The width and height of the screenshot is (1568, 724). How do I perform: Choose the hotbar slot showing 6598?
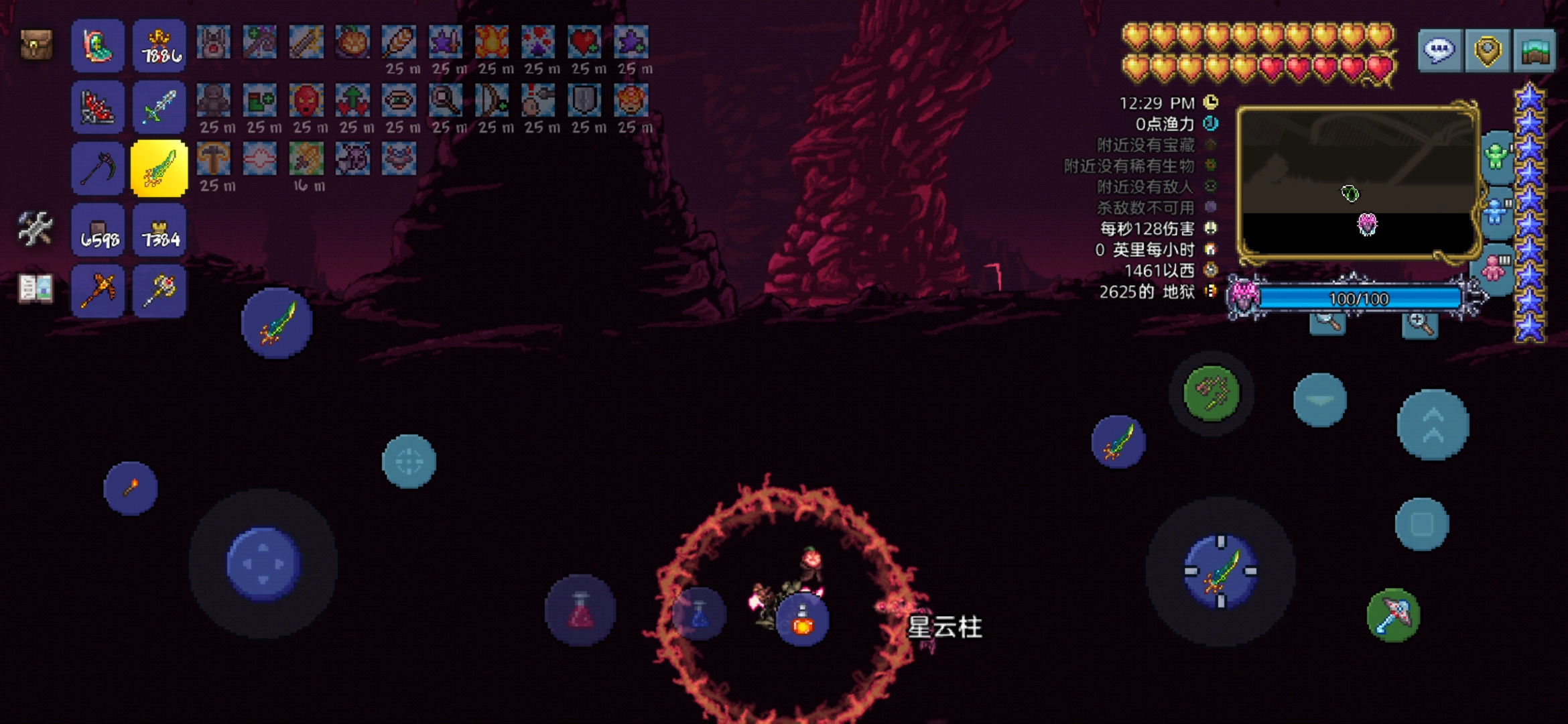[x=98, y=231]
